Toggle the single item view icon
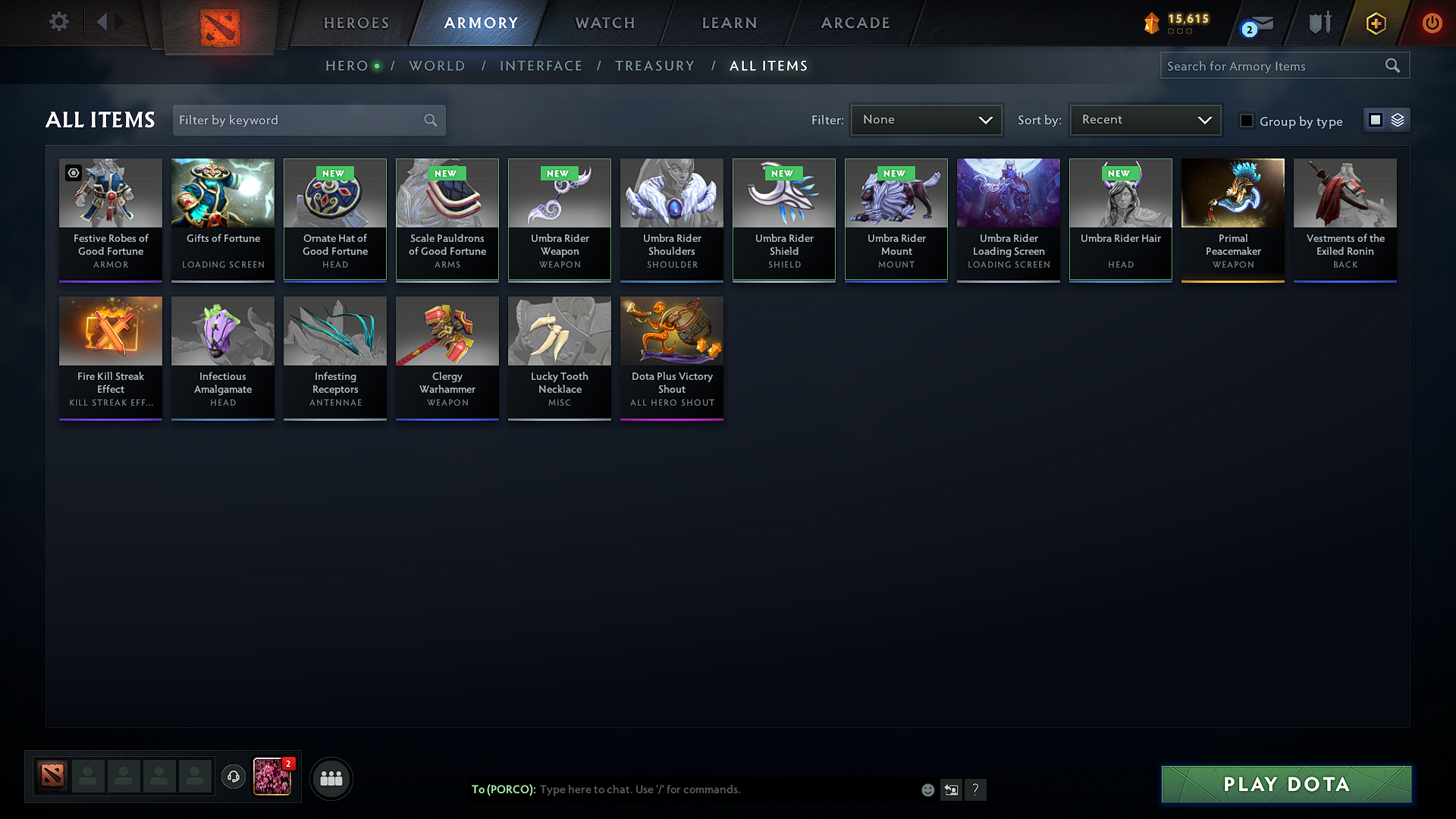Image resolution: width=1456 pixels, height=819 pixels. [x=1375, y=120]
